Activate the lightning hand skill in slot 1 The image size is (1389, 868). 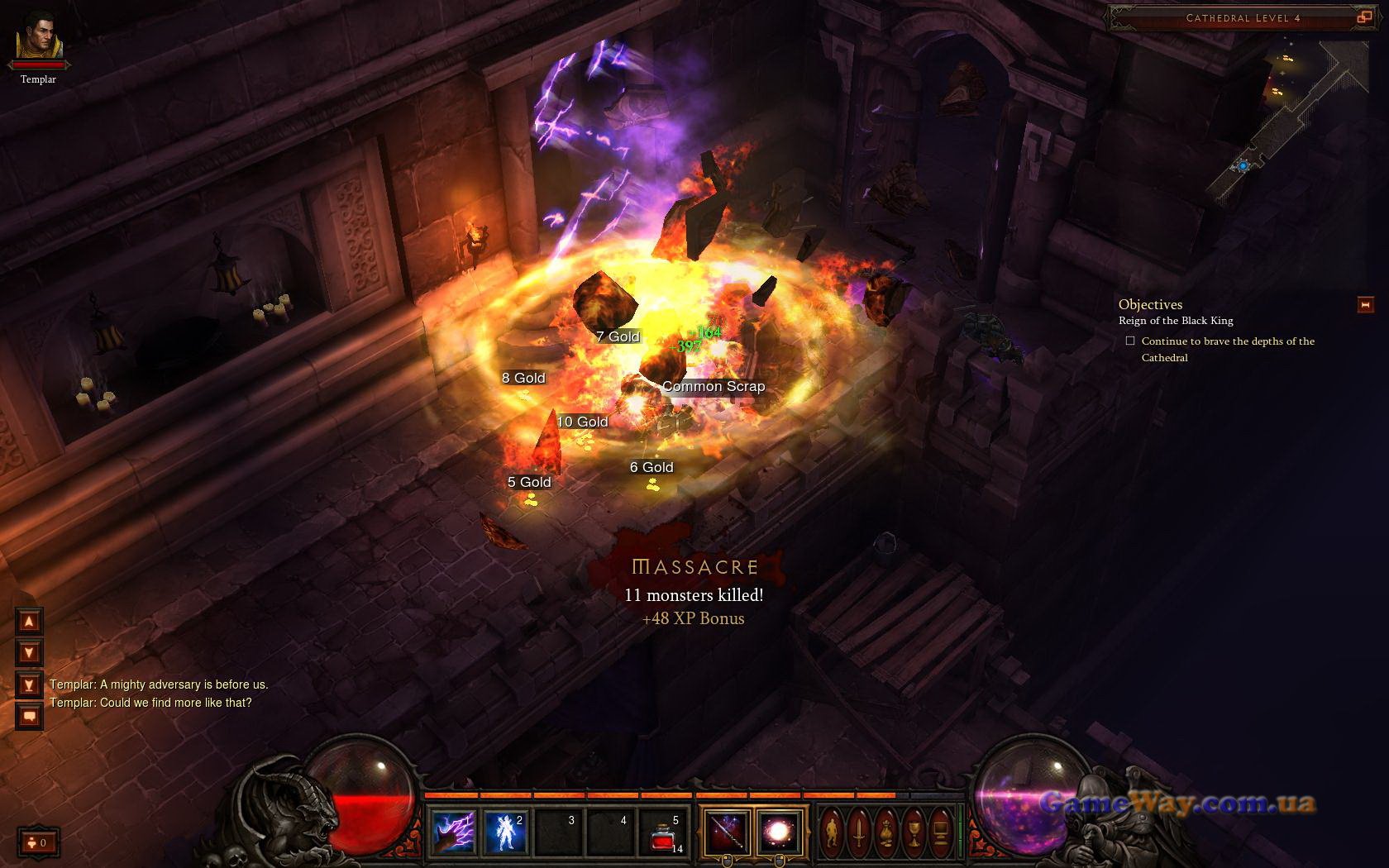pyautogui.click(x=453, y=831)
